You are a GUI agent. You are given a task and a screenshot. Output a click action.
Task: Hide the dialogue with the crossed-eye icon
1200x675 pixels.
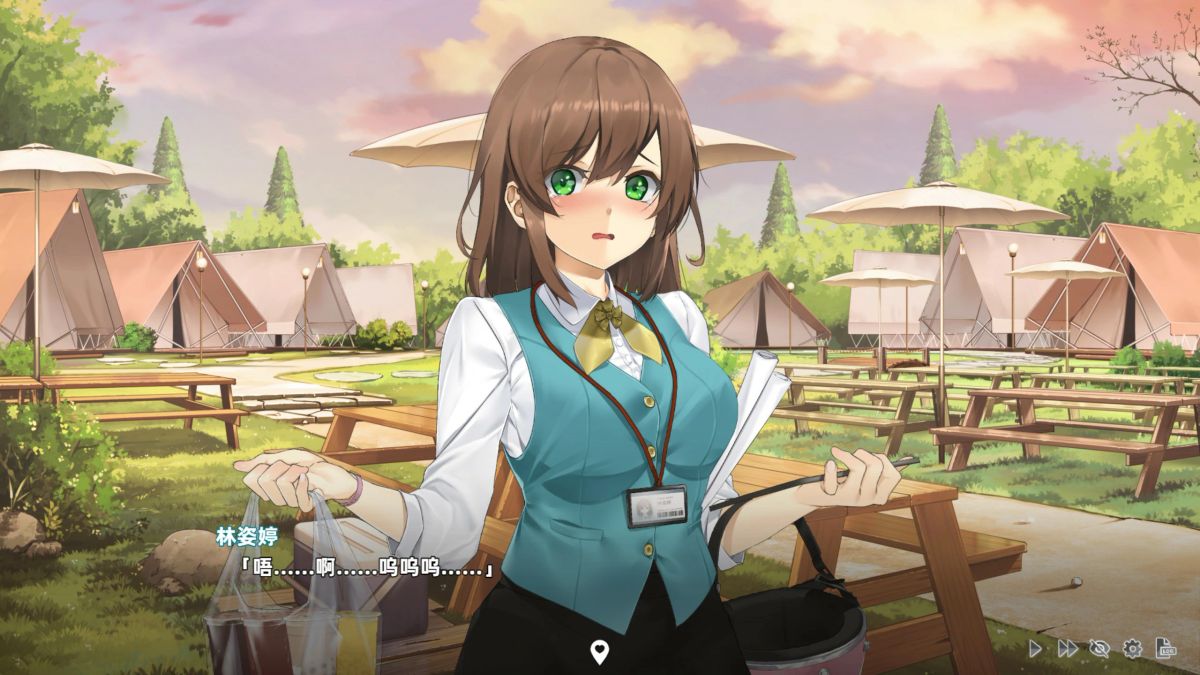point(1099,648)
